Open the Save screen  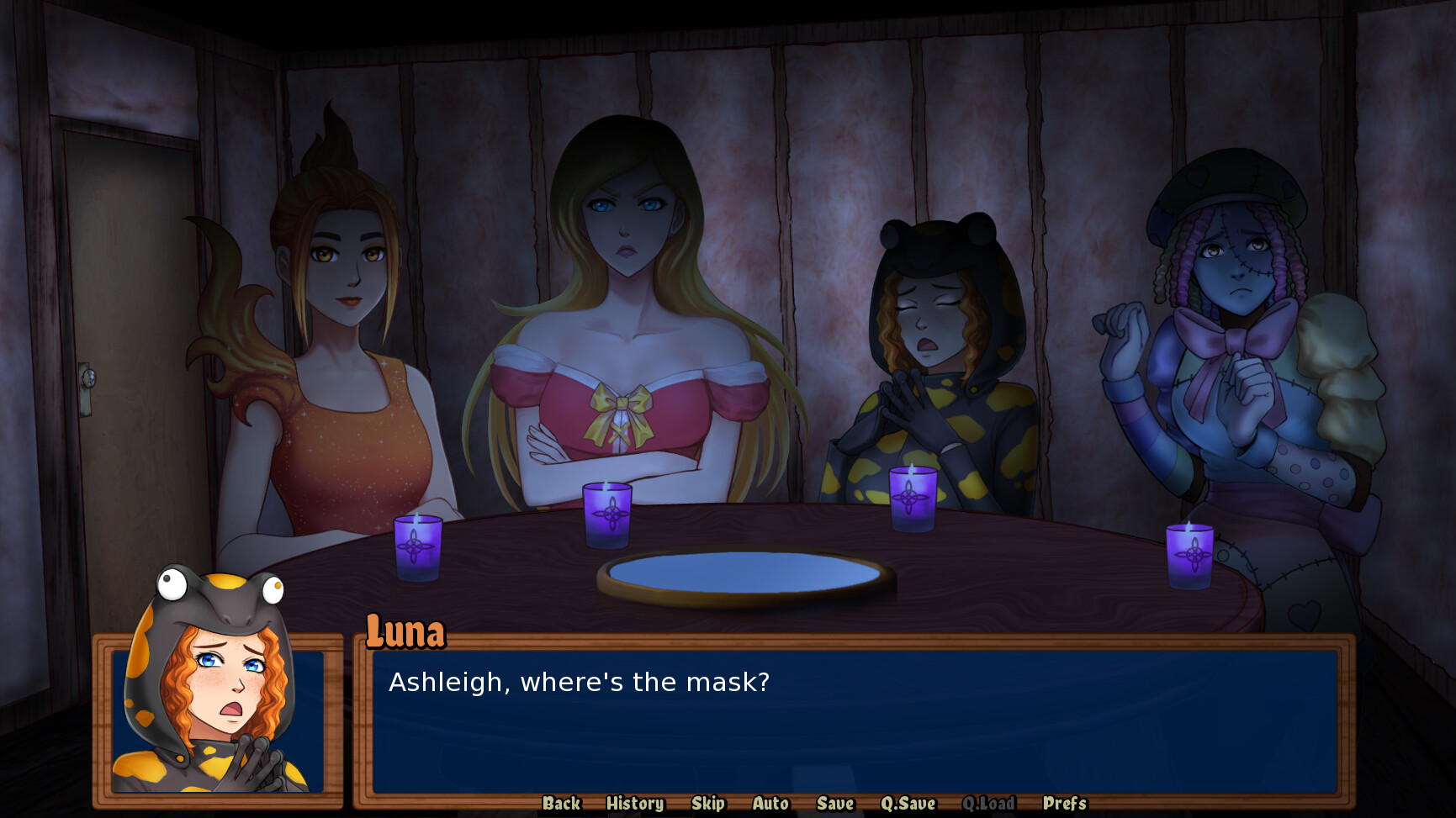pyautogui.click(x=834, y=804)
